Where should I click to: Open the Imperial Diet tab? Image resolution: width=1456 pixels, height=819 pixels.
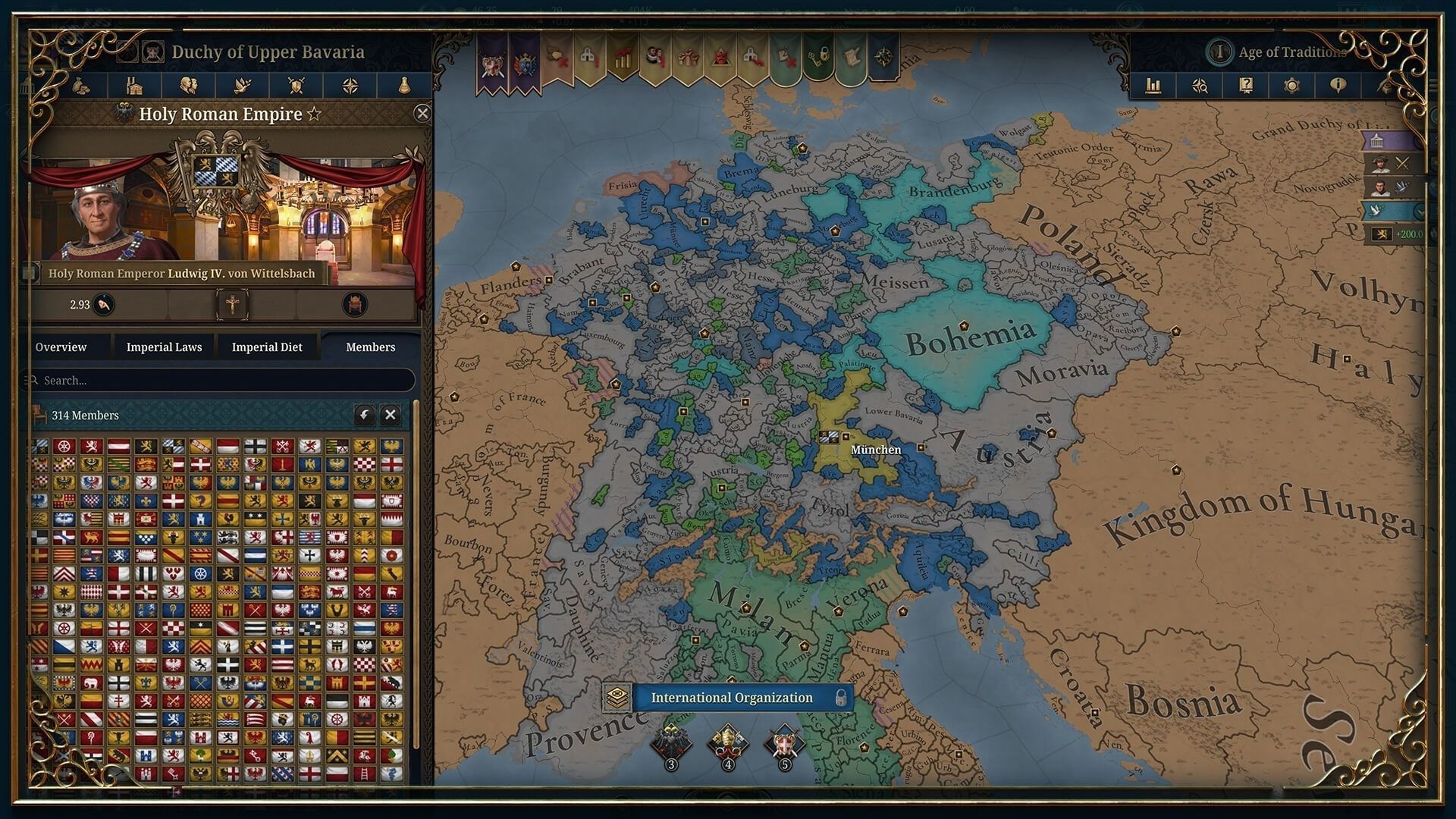[x=267, y=347]
